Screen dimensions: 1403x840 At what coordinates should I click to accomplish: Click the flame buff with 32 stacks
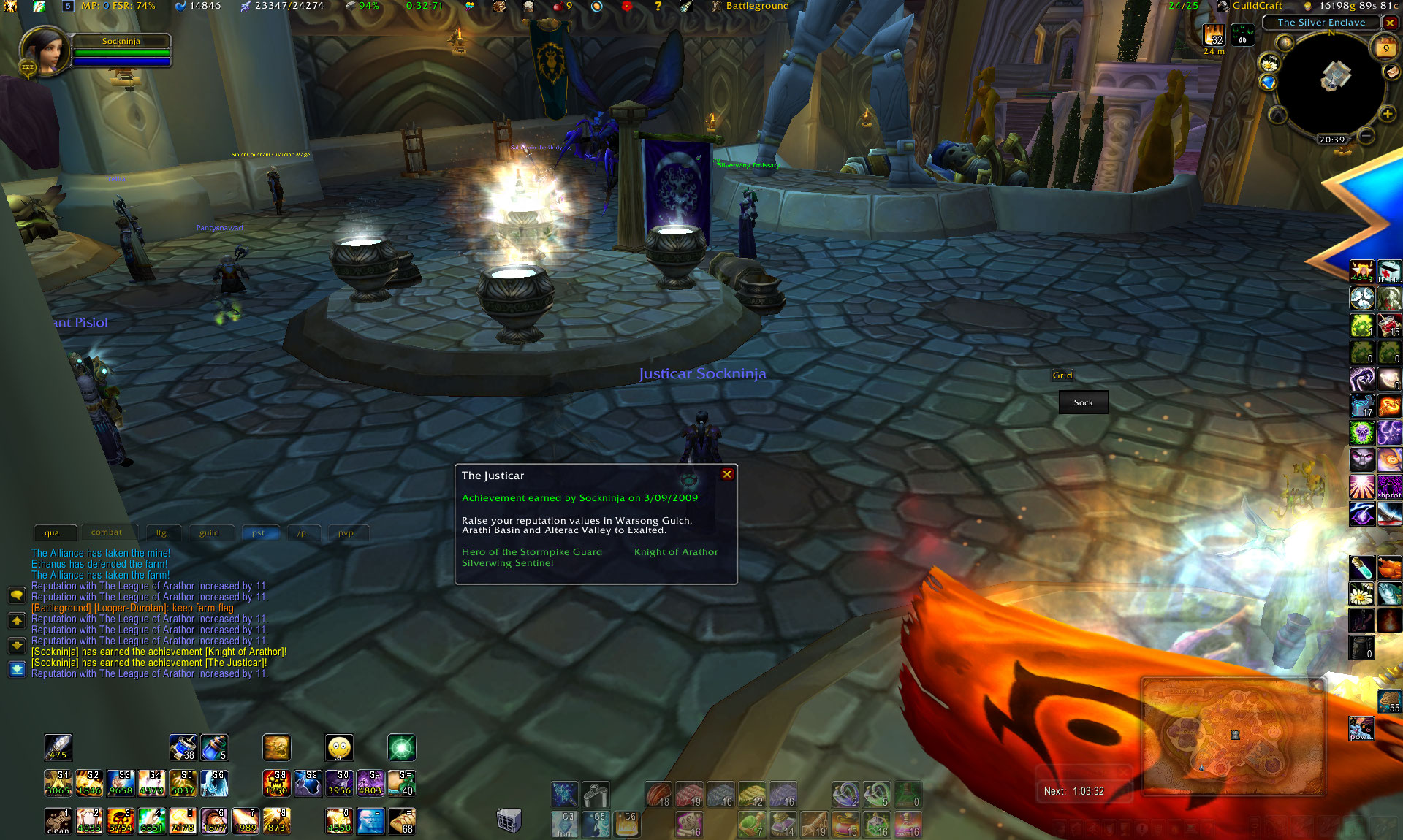1214,35
